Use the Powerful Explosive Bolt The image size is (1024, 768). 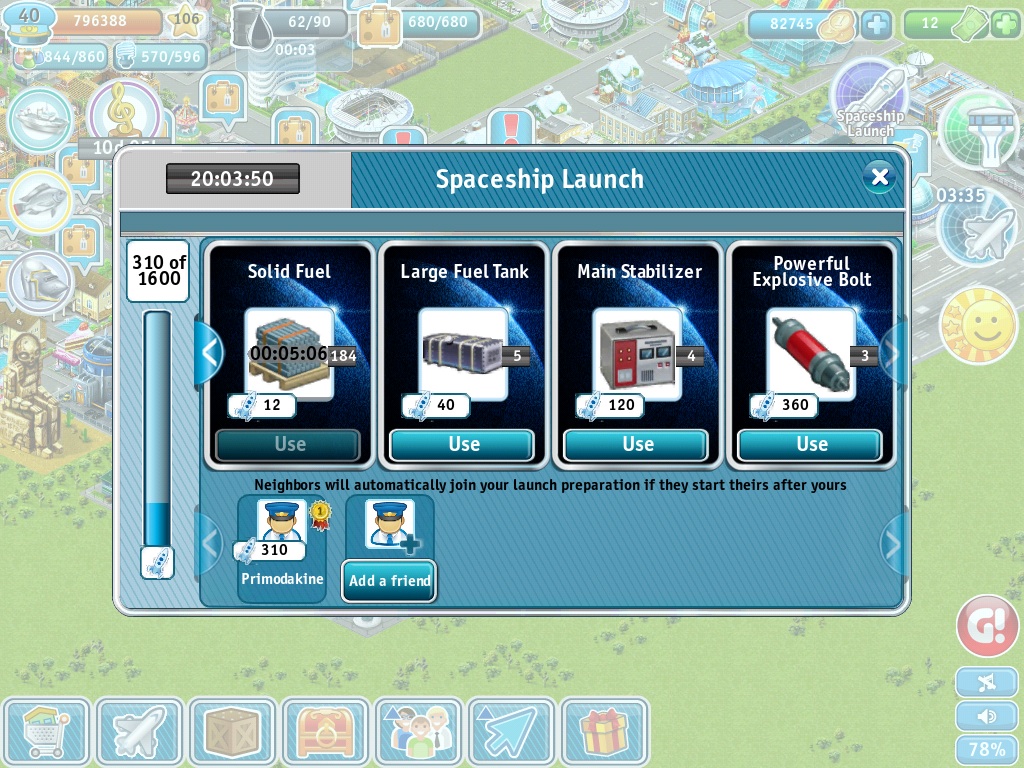click(812, 445)
